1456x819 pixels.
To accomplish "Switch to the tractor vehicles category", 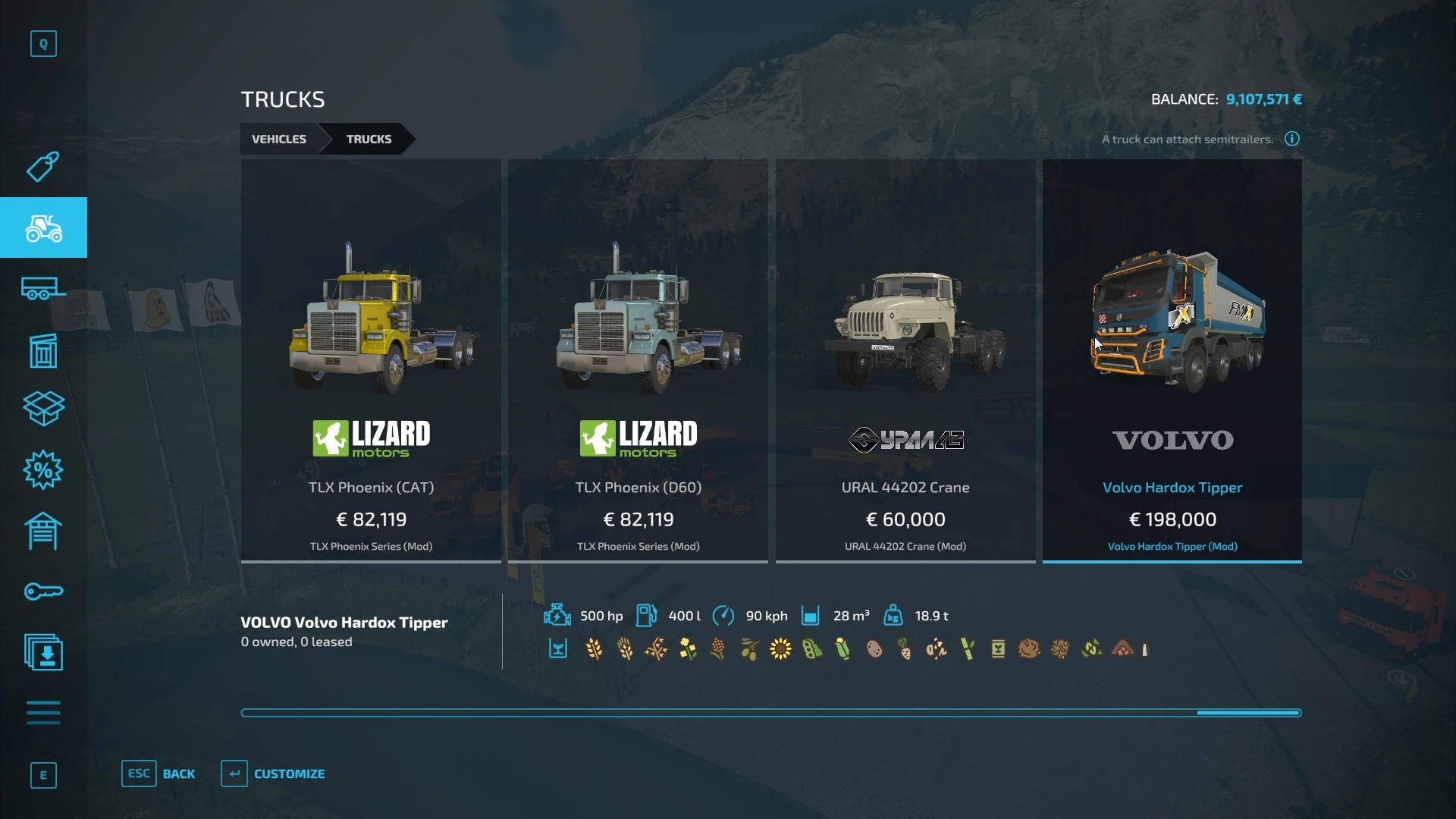I will pos(43,227).
